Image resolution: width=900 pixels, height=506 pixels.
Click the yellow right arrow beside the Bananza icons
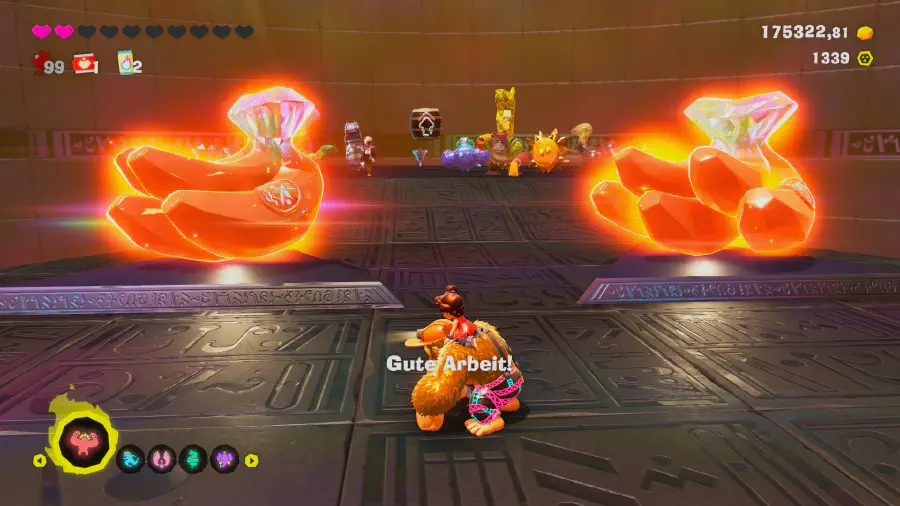click(251, 460)
